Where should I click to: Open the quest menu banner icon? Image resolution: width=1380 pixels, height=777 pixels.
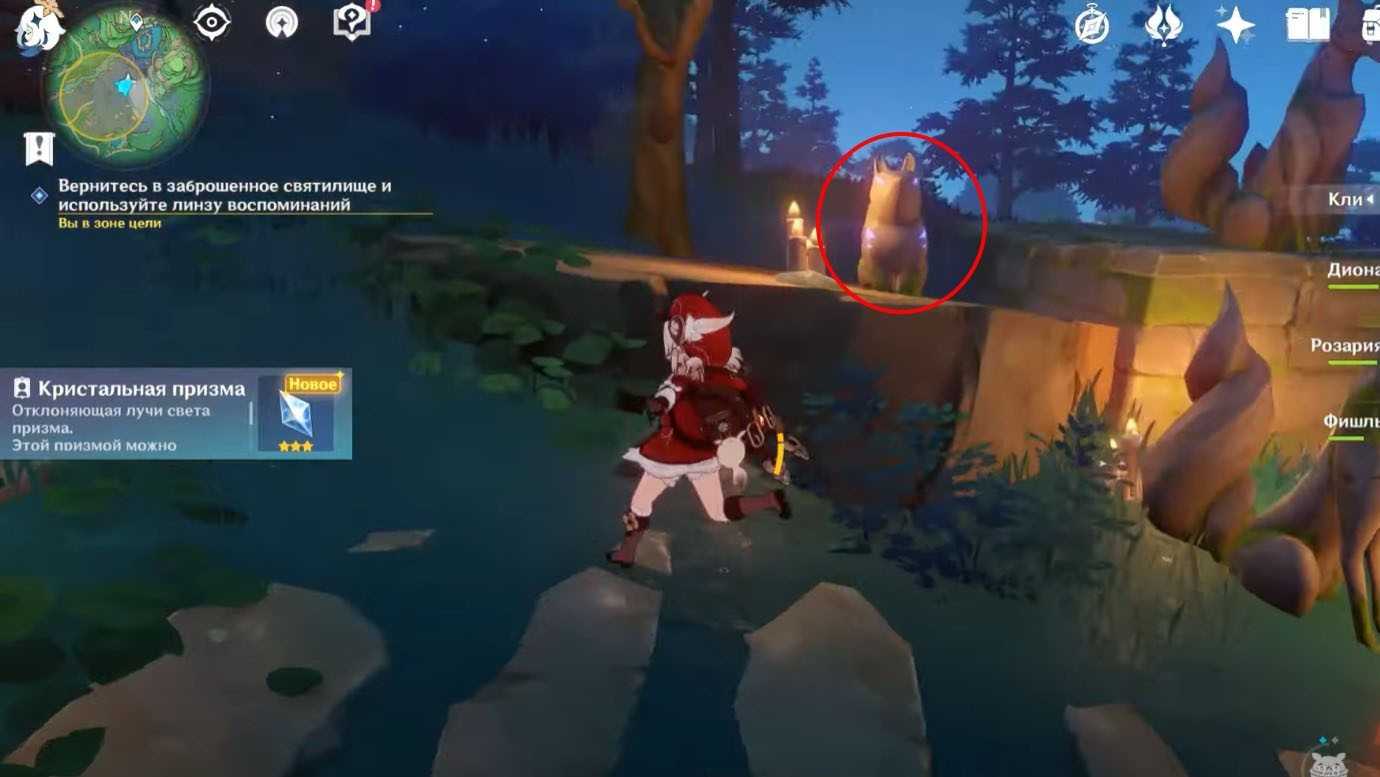[38, 149]
